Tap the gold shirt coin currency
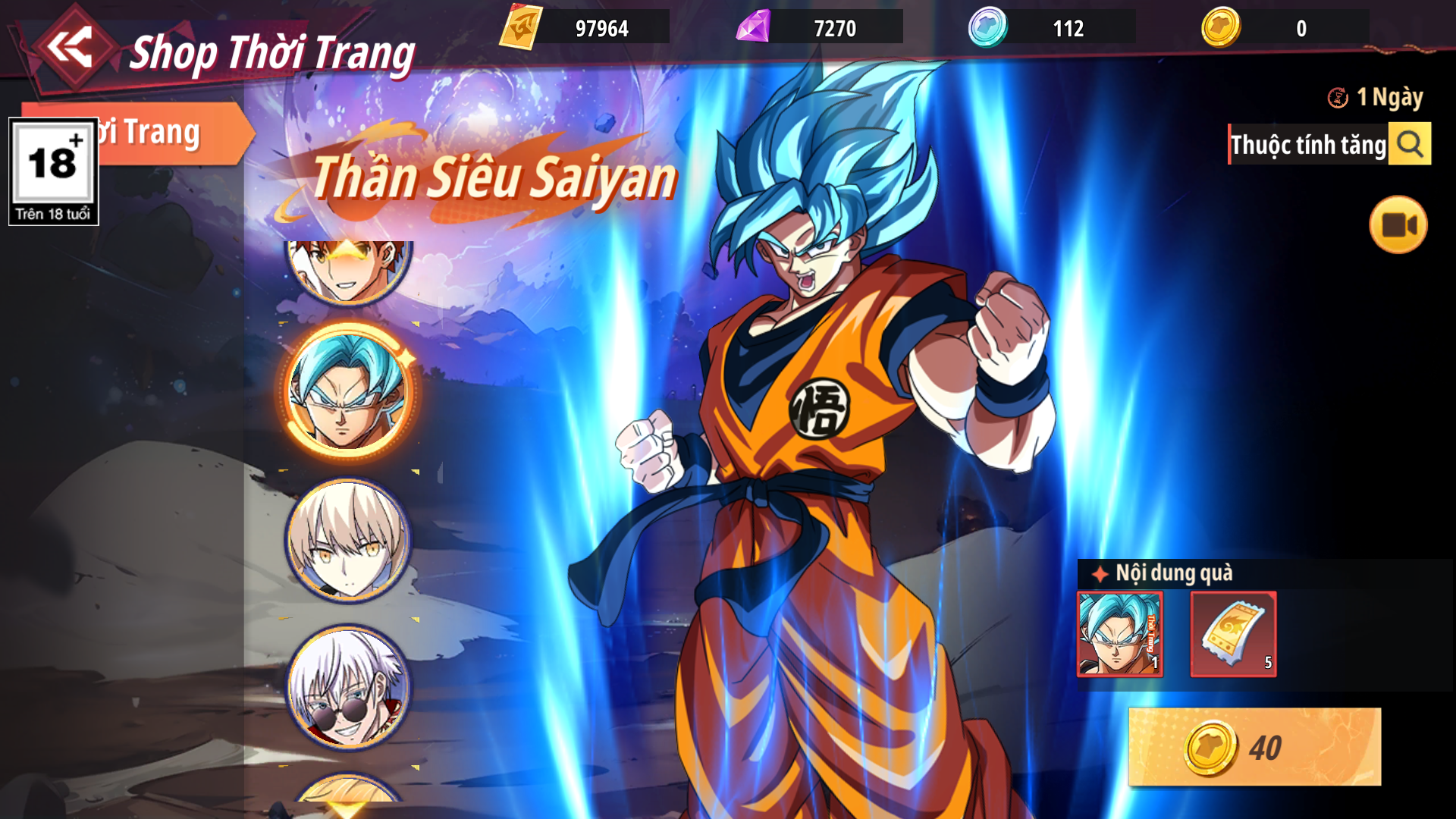Viewport: 1456px width, 819px height. (x=1220, y=28)
